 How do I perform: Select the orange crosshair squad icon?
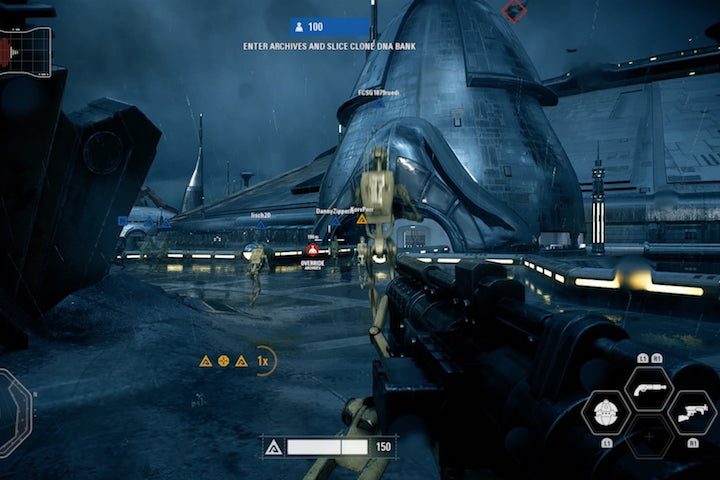point(223,360)
